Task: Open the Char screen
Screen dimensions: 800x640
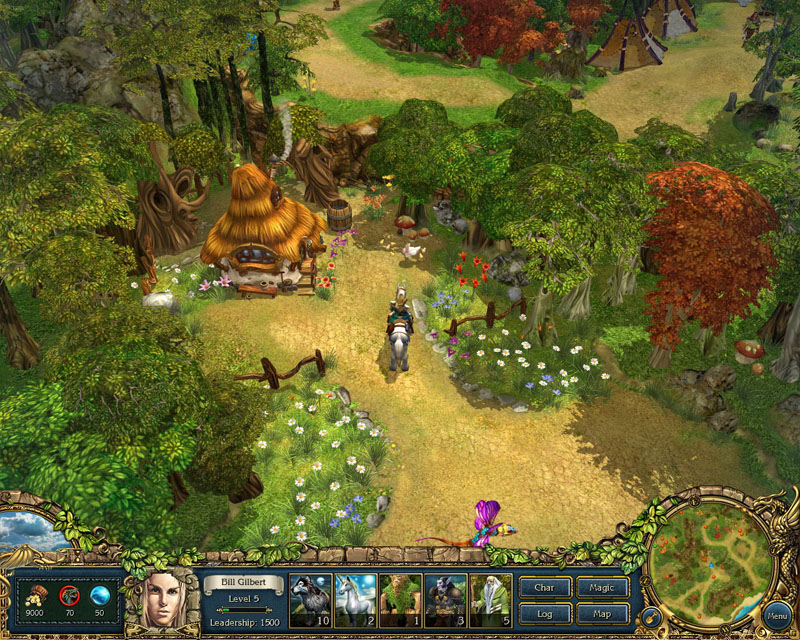Action: [x=545, y=588]
